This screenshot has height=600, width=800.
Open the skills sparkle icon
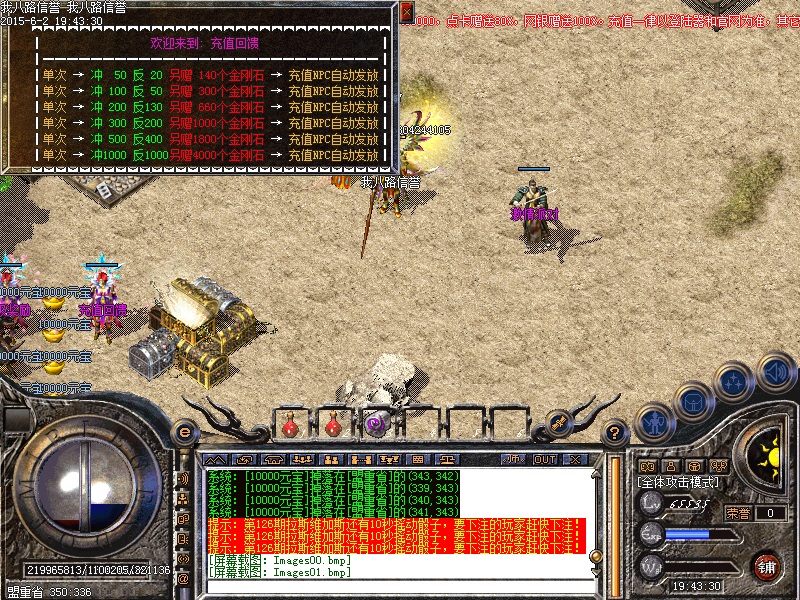[x=735, y=382]
